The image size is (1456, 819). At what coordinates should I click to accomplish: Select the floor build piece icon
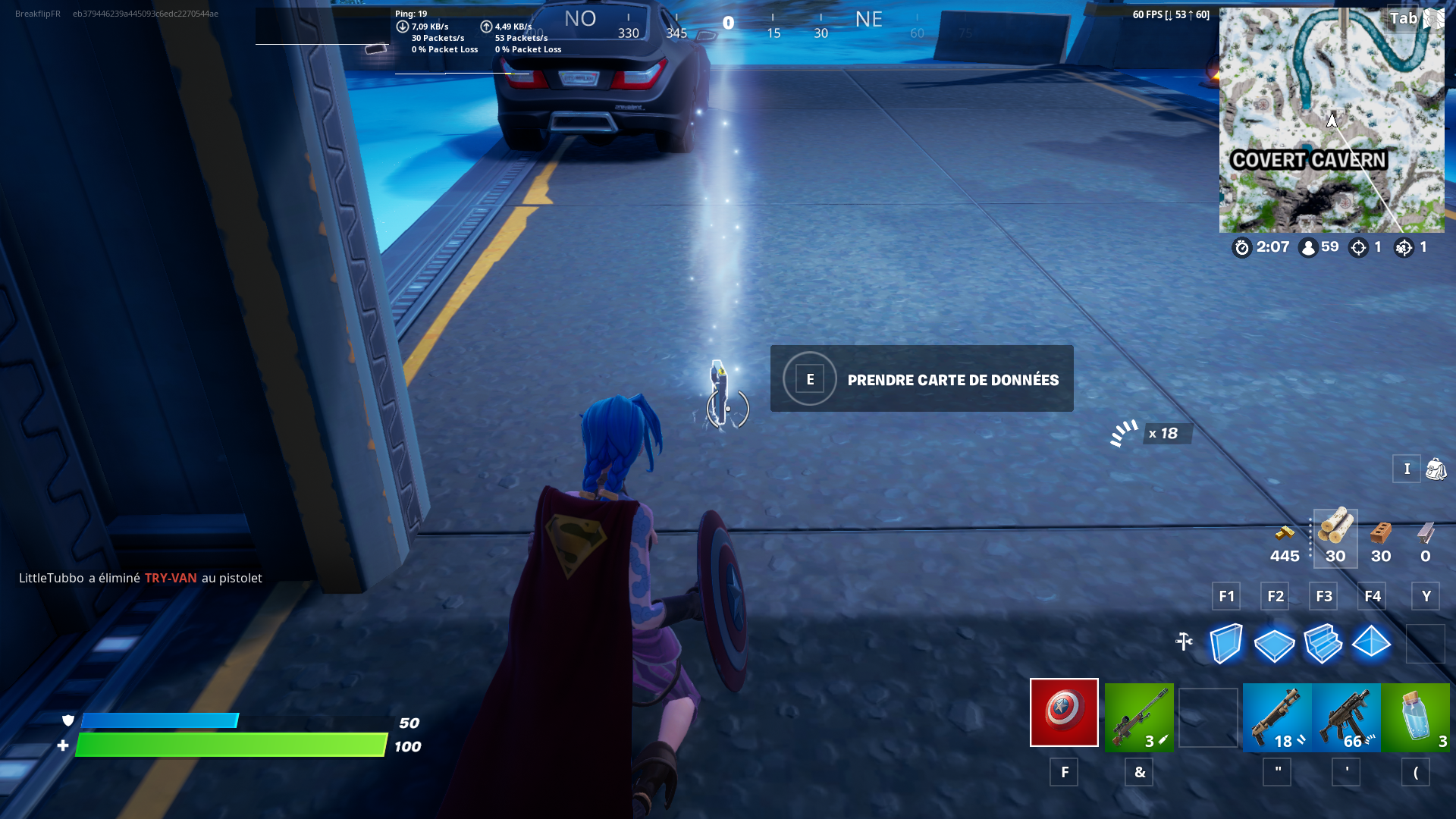1276,644
